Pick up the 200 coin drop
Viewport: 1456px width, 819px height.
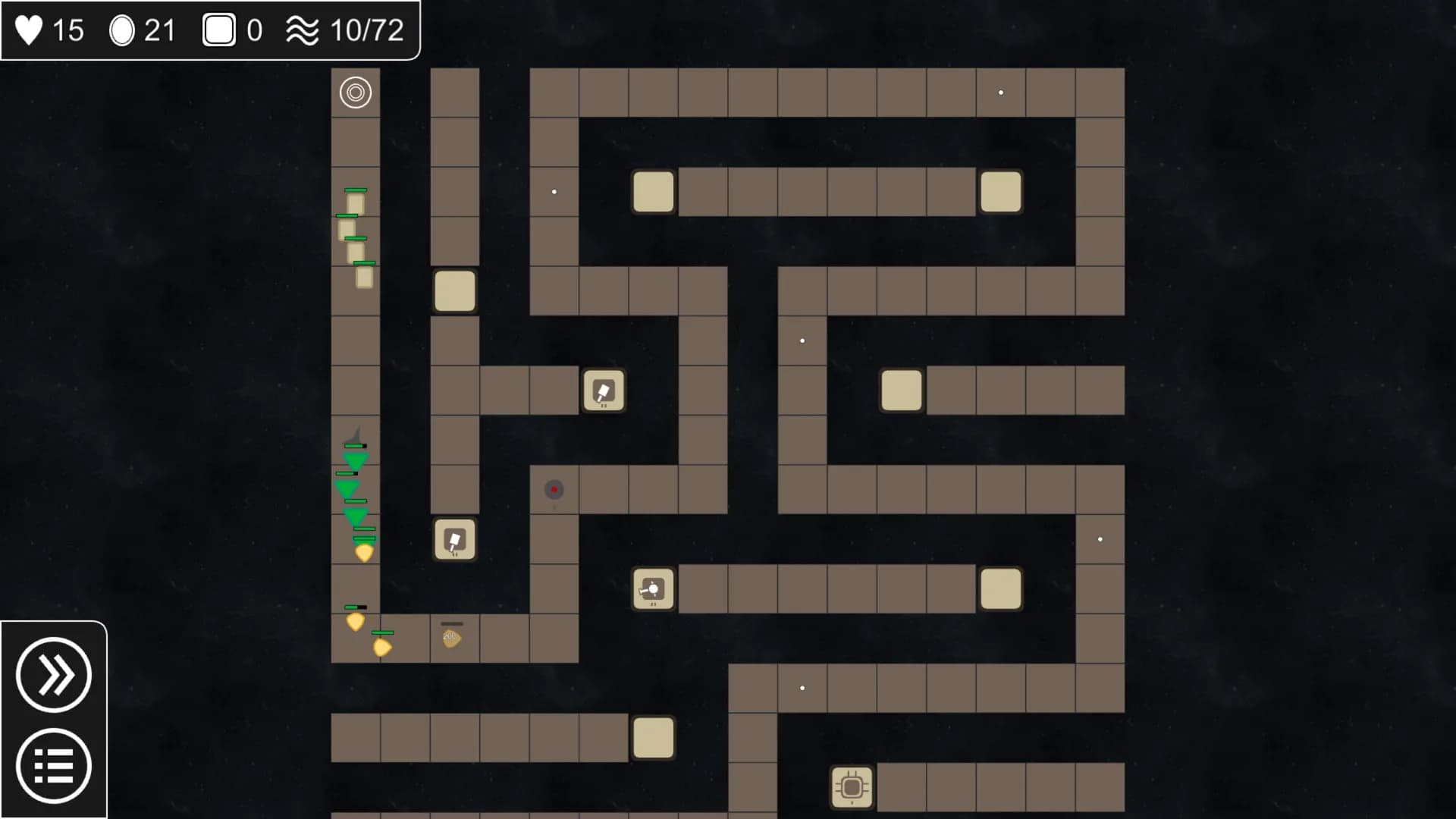[x=453, y=637]
